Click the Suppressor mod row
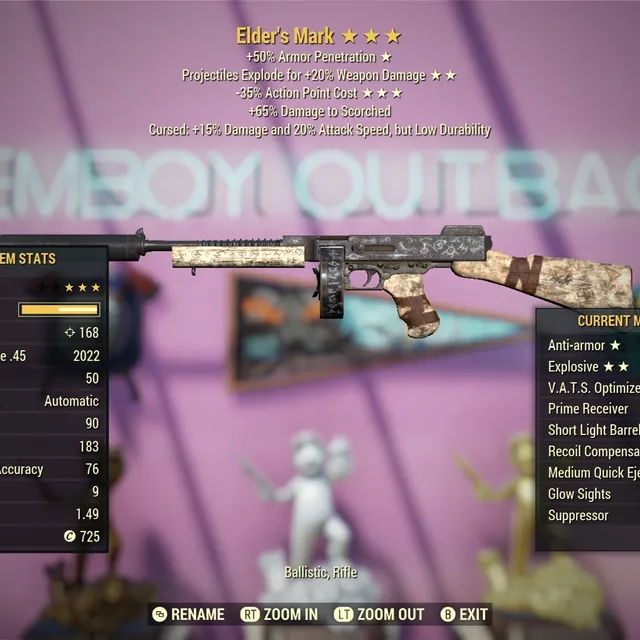Screen dimensions: 640x640 pyautogui.click(x=578, y=515)
